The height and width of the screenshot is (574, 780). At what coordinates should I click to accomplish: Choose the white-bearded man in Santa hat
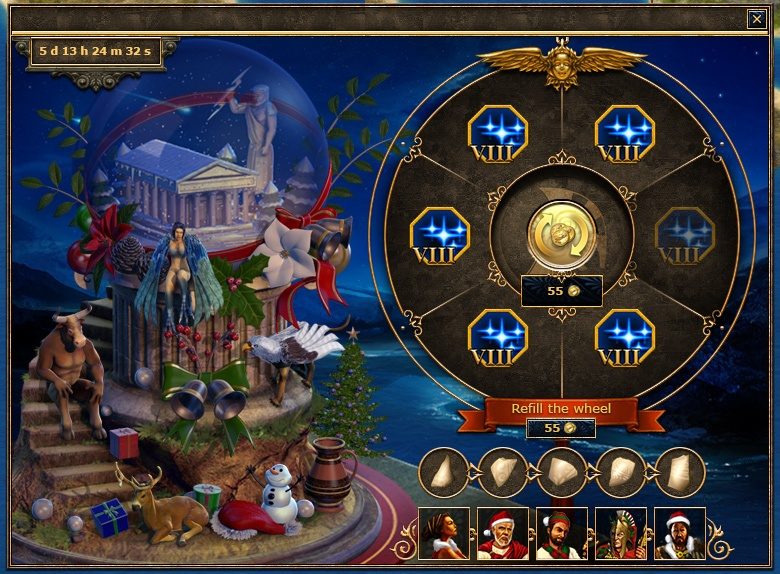pos(502,533)
